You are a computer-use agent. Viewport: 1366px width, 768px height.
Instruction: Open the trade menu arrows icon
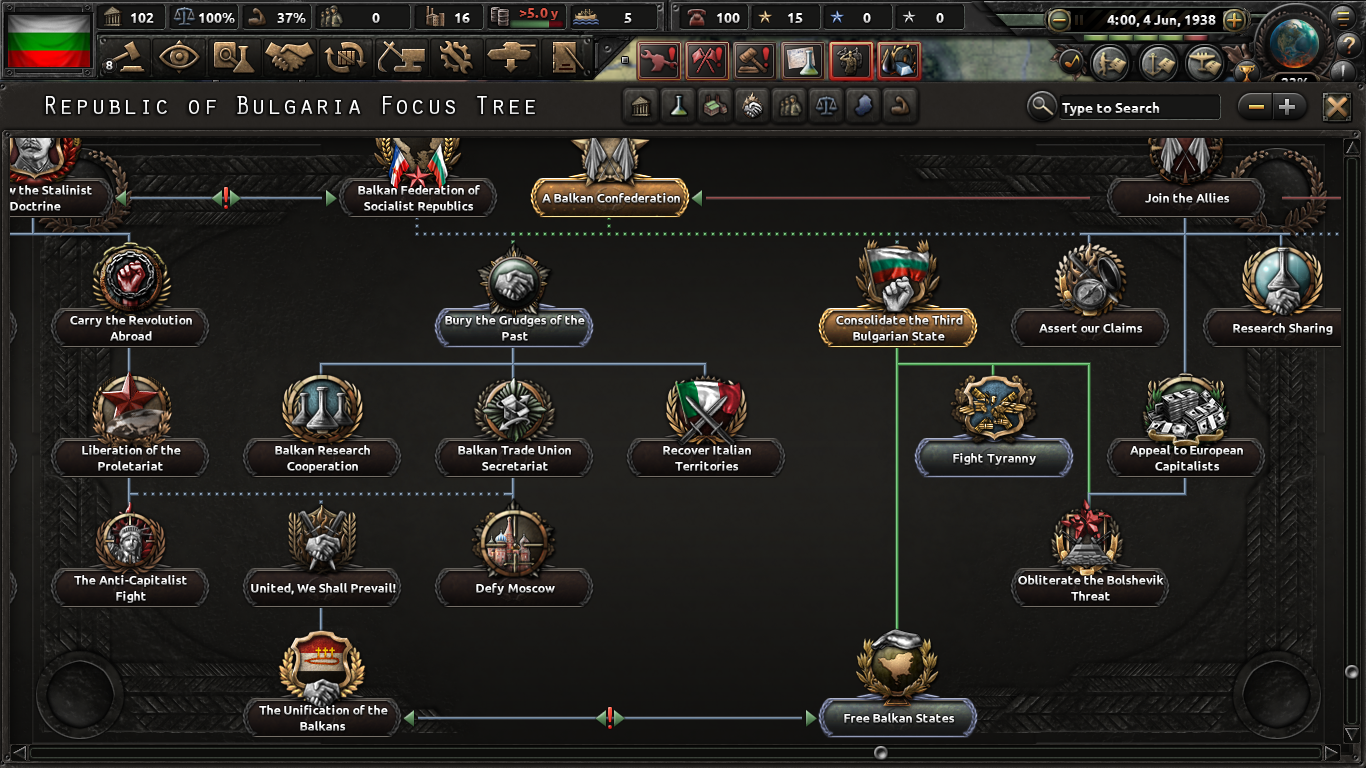click(347, 58)
